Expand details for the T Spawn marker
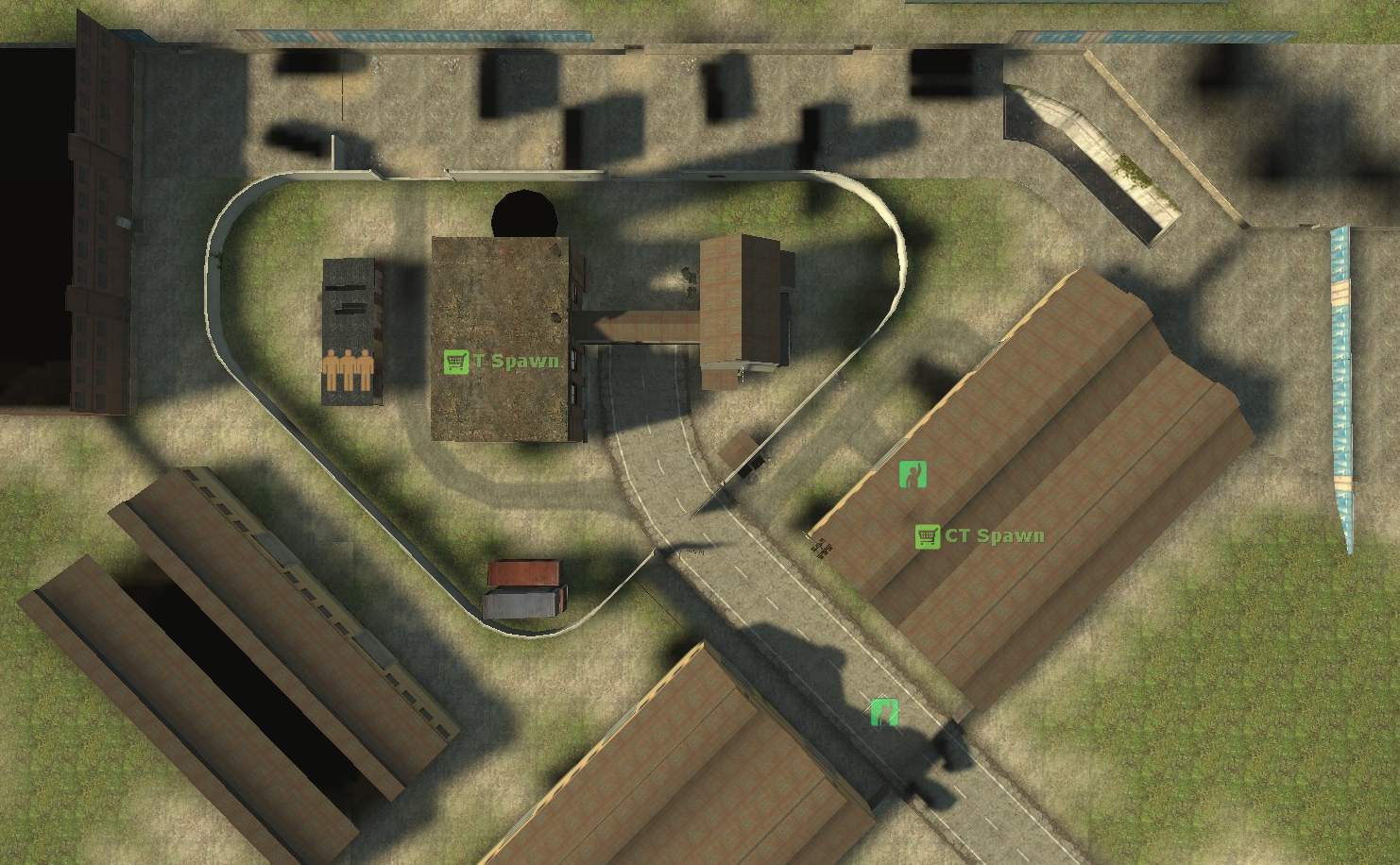The image size is (1400, 865). pos(456,360)
